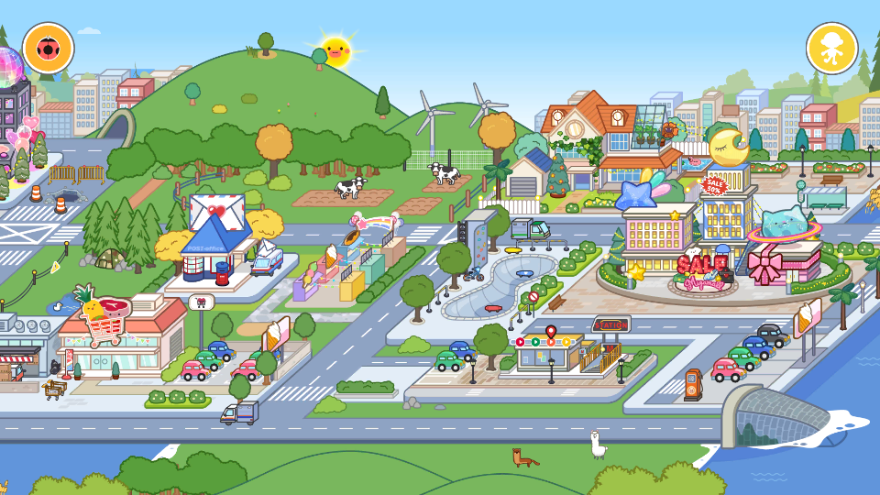Tap the red ladybug button
Image resolution: width=880 pixels, height=495 pixels.
pos(47,47)
